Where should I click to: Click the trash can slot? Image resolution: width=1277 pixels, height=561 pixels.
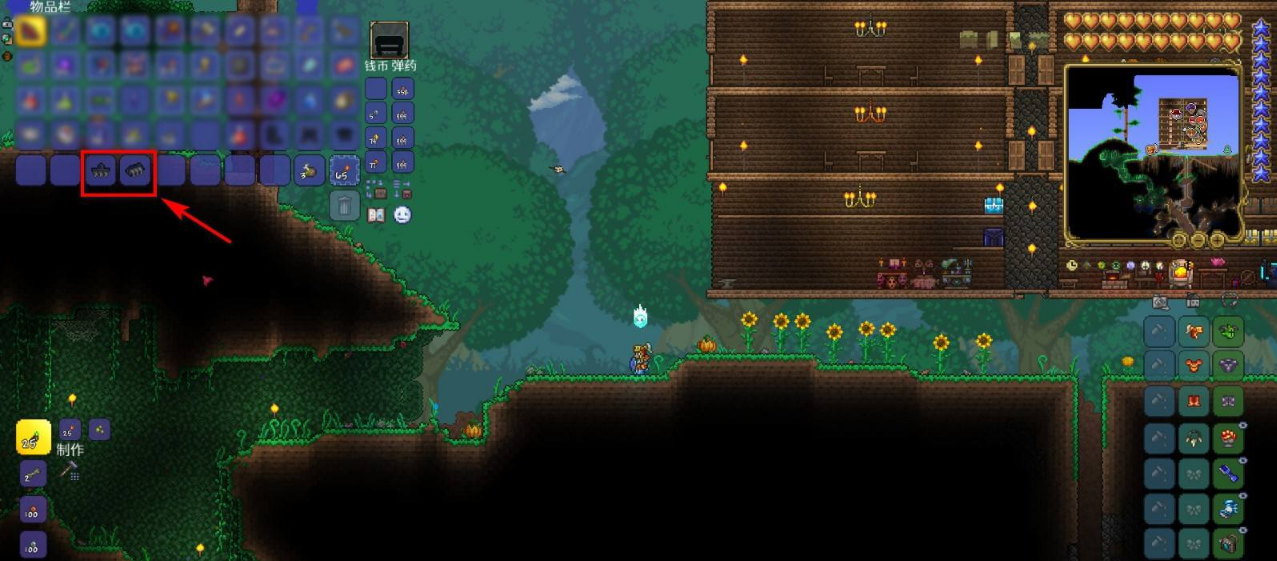pyautogui.click(x=344, y=206)
